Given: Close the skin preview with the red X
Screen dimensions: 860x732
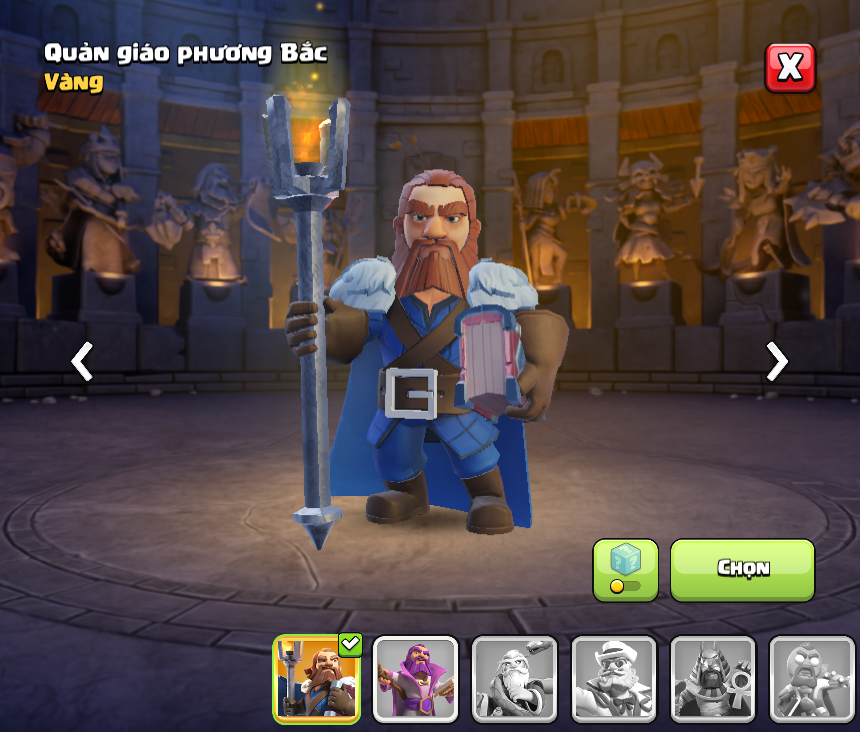Looking at the screenshot, I should (x=790, y=68).
